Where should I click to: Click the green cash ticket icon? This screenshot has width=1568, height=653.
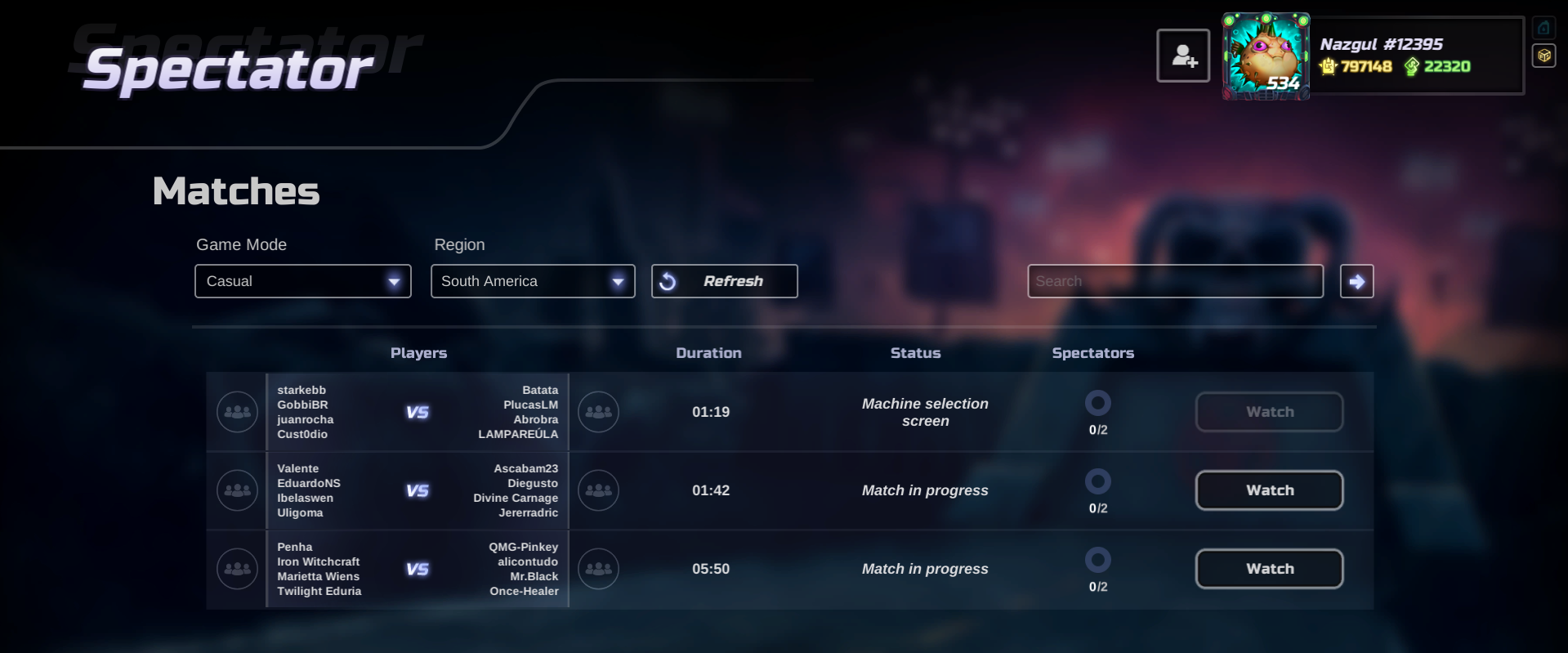coord(1413,67)
